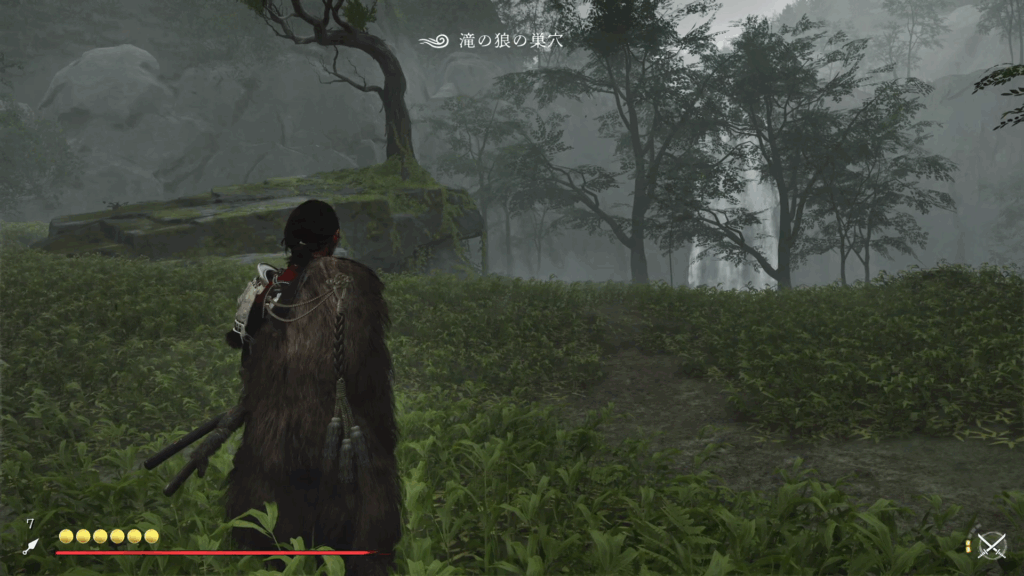Click the crossed swords weapon icon
The width and height of the screenshot is (1024, 576).
(x=991, y=545)
